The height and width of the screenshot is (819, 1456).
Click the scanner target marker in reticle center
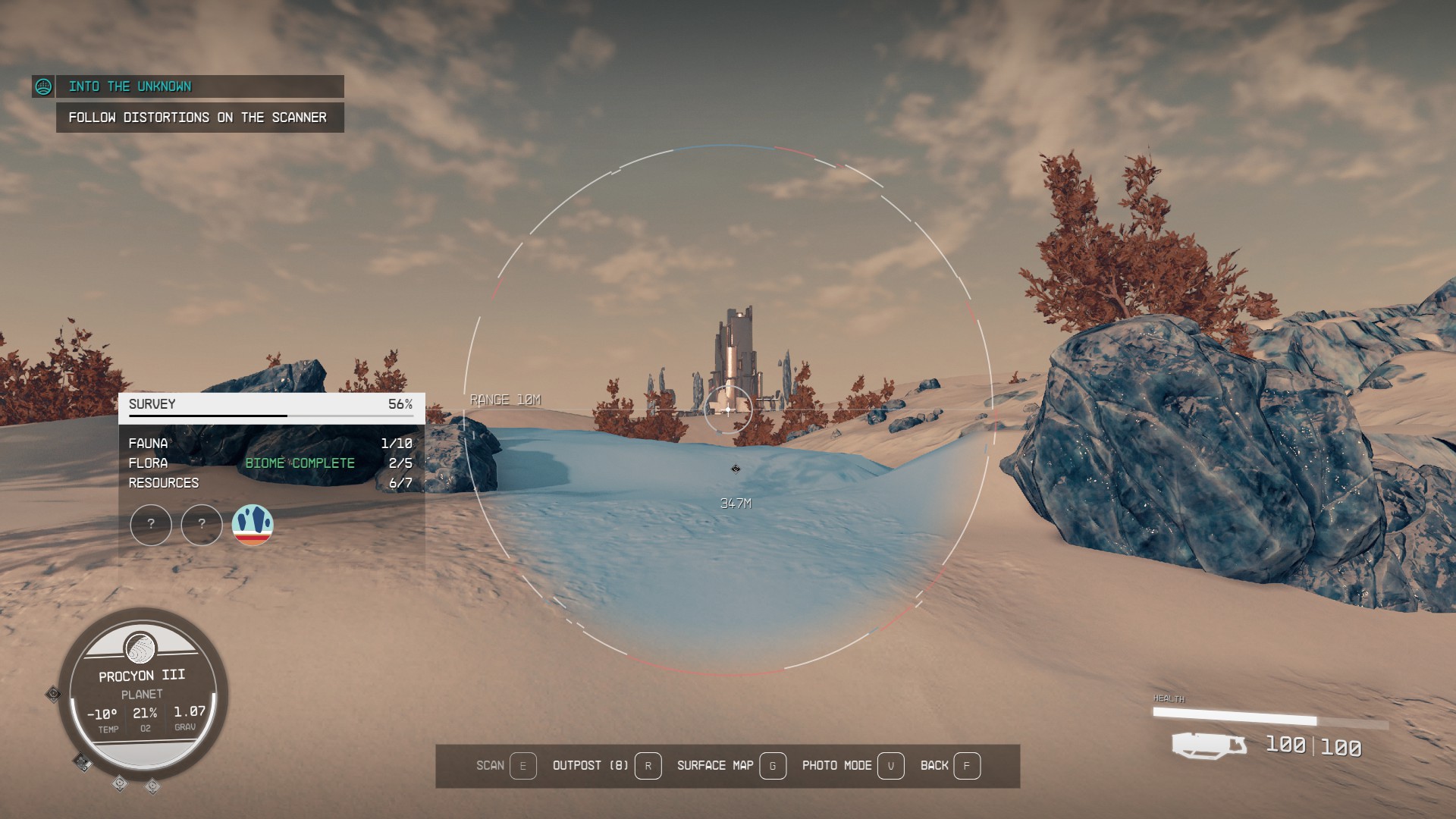pos(727,409)
